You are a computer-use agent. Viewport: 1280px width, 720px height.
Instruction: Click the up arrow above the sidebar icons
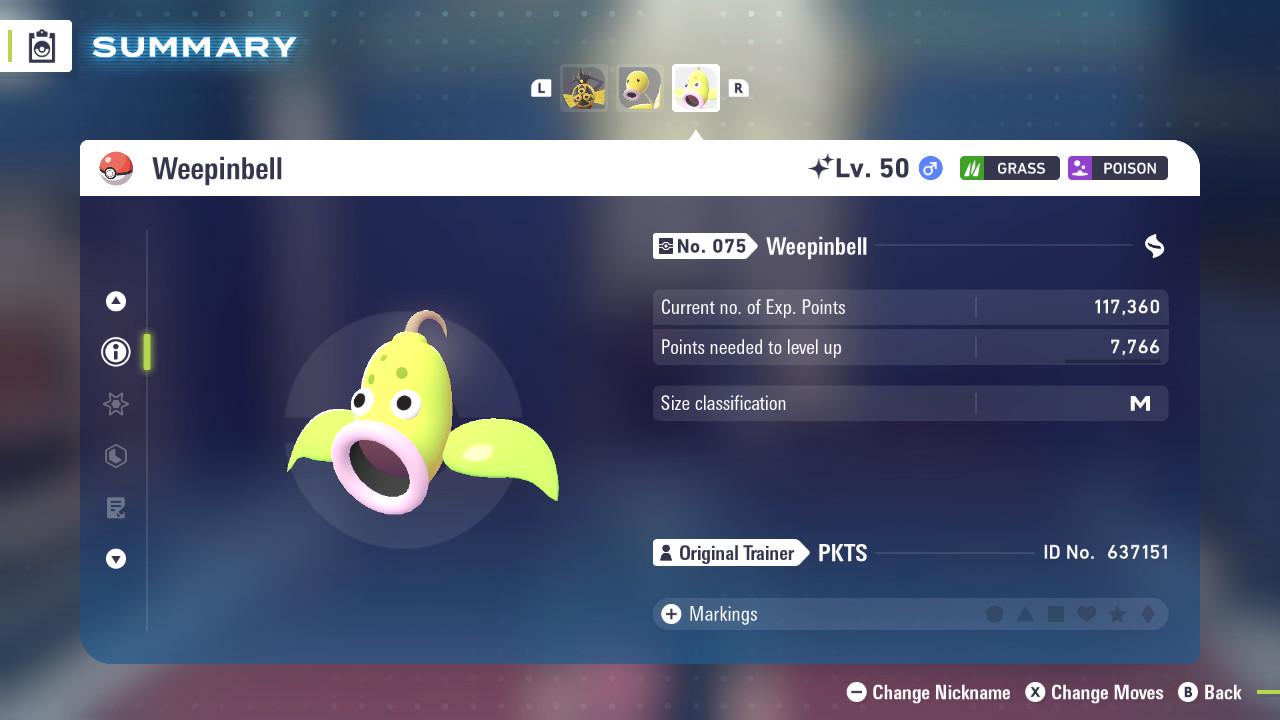(x=115, y=301)
